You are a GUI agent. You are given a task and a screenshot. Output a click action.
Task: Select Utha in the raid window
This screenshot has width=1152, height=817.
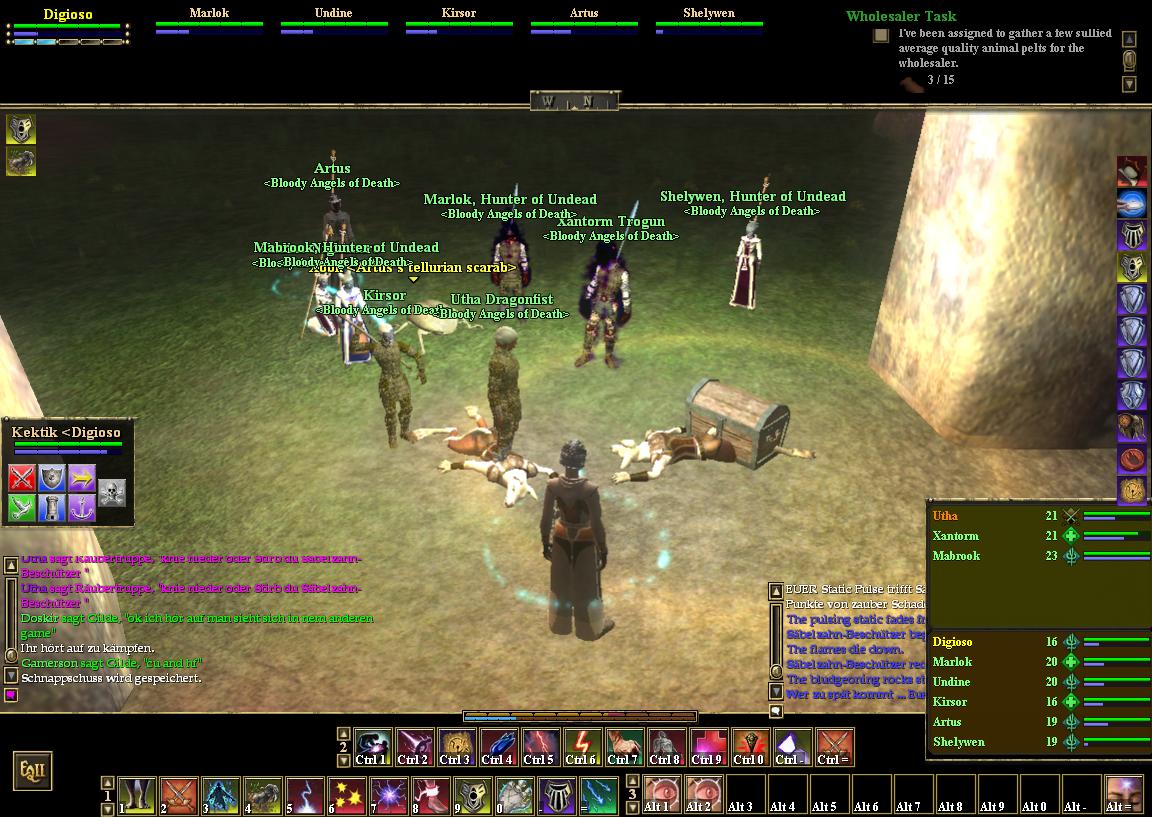click(x=945, y=516)
